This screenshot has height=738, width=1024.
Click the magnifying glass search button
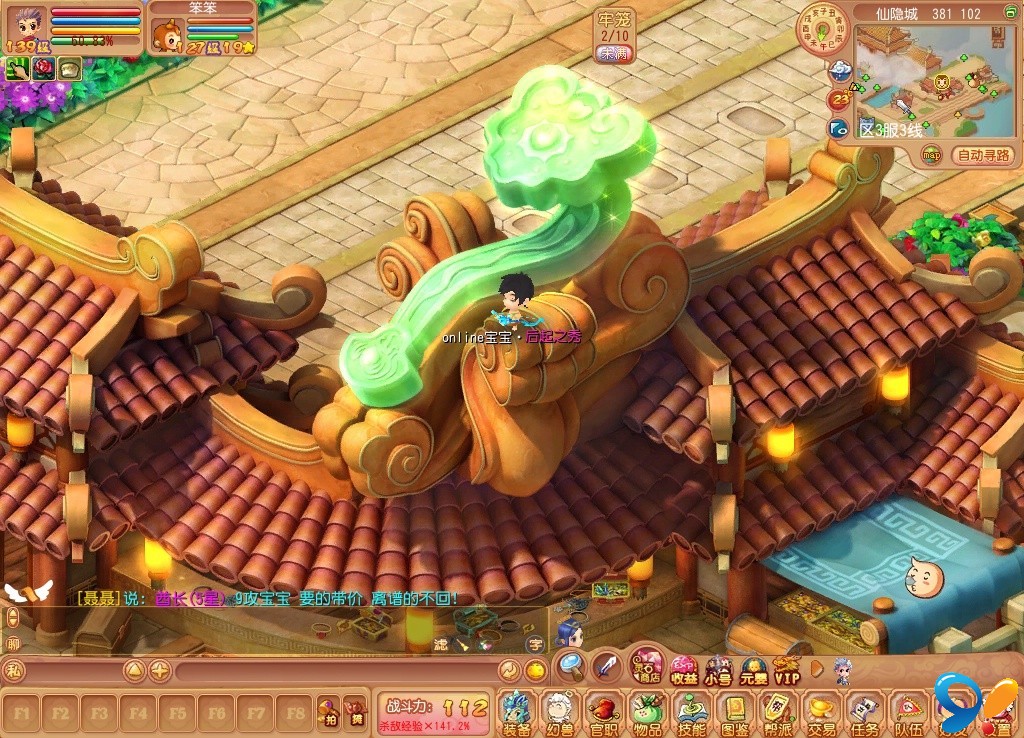tap(572, 664)
